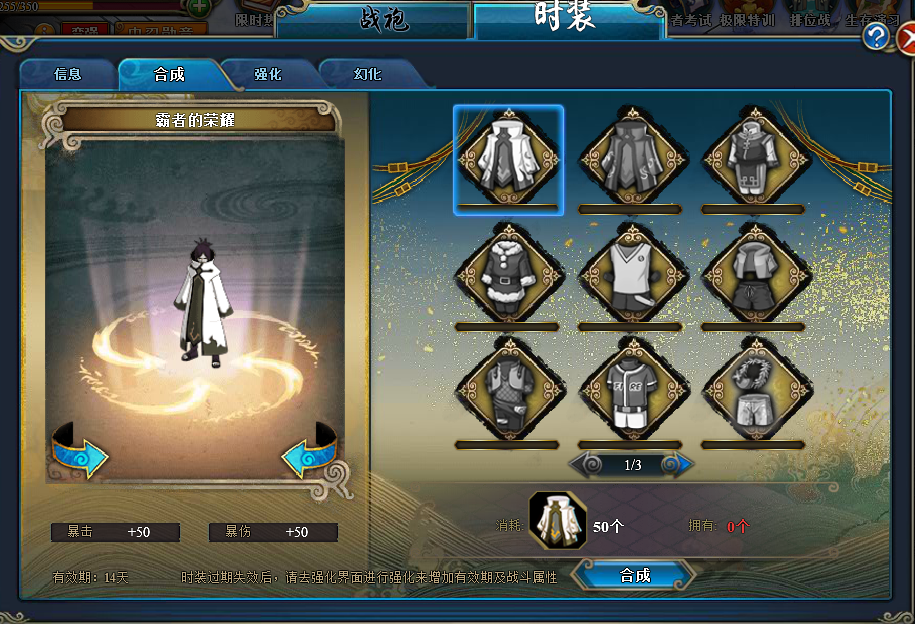This screenshot has width=915, height=624.
Task: Open the 排位战 entry in the top bar
Action: (x=809, y=20)
